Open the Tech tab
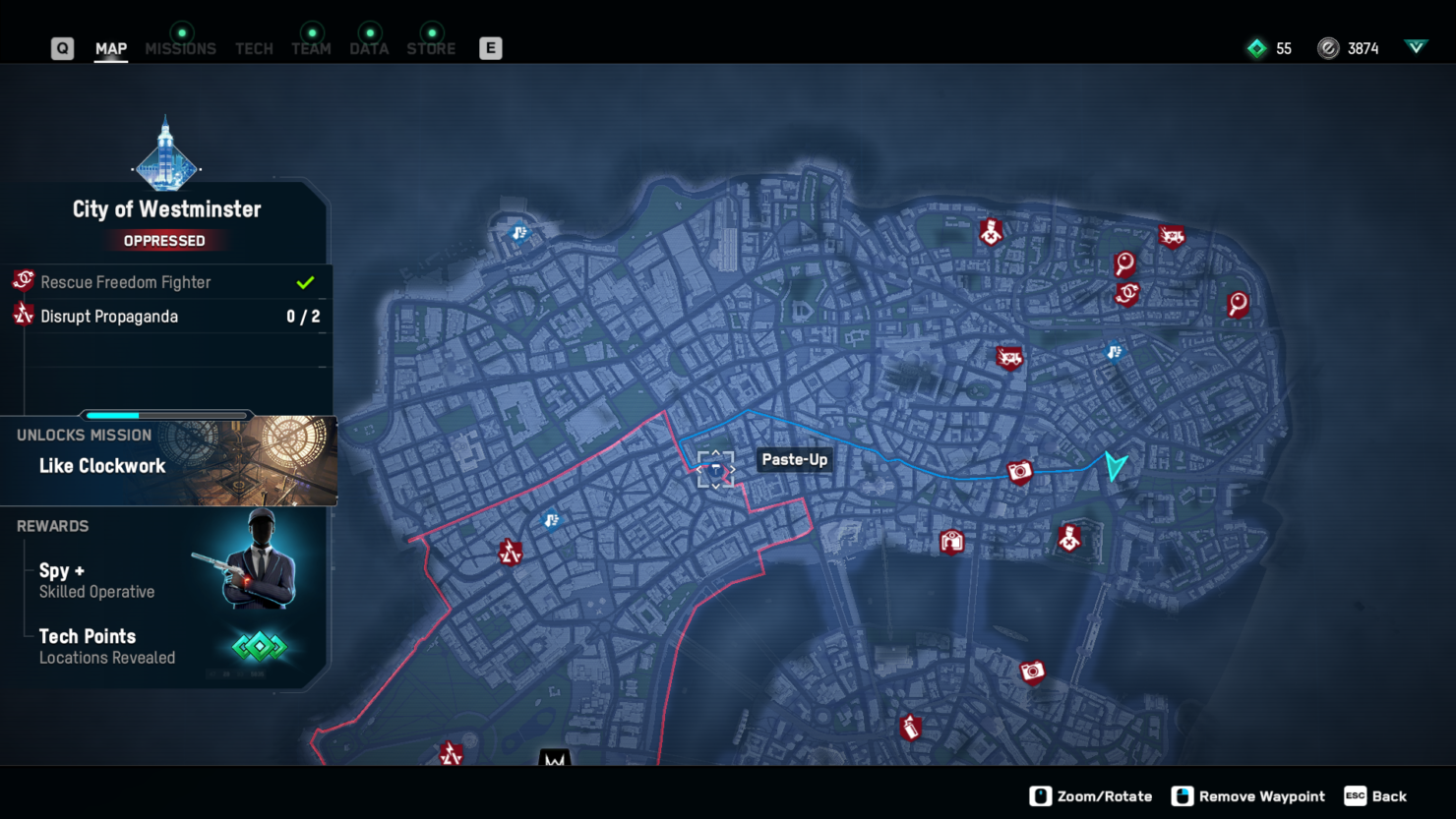The height and width of the screenshot is (819, 1456). 254,48
